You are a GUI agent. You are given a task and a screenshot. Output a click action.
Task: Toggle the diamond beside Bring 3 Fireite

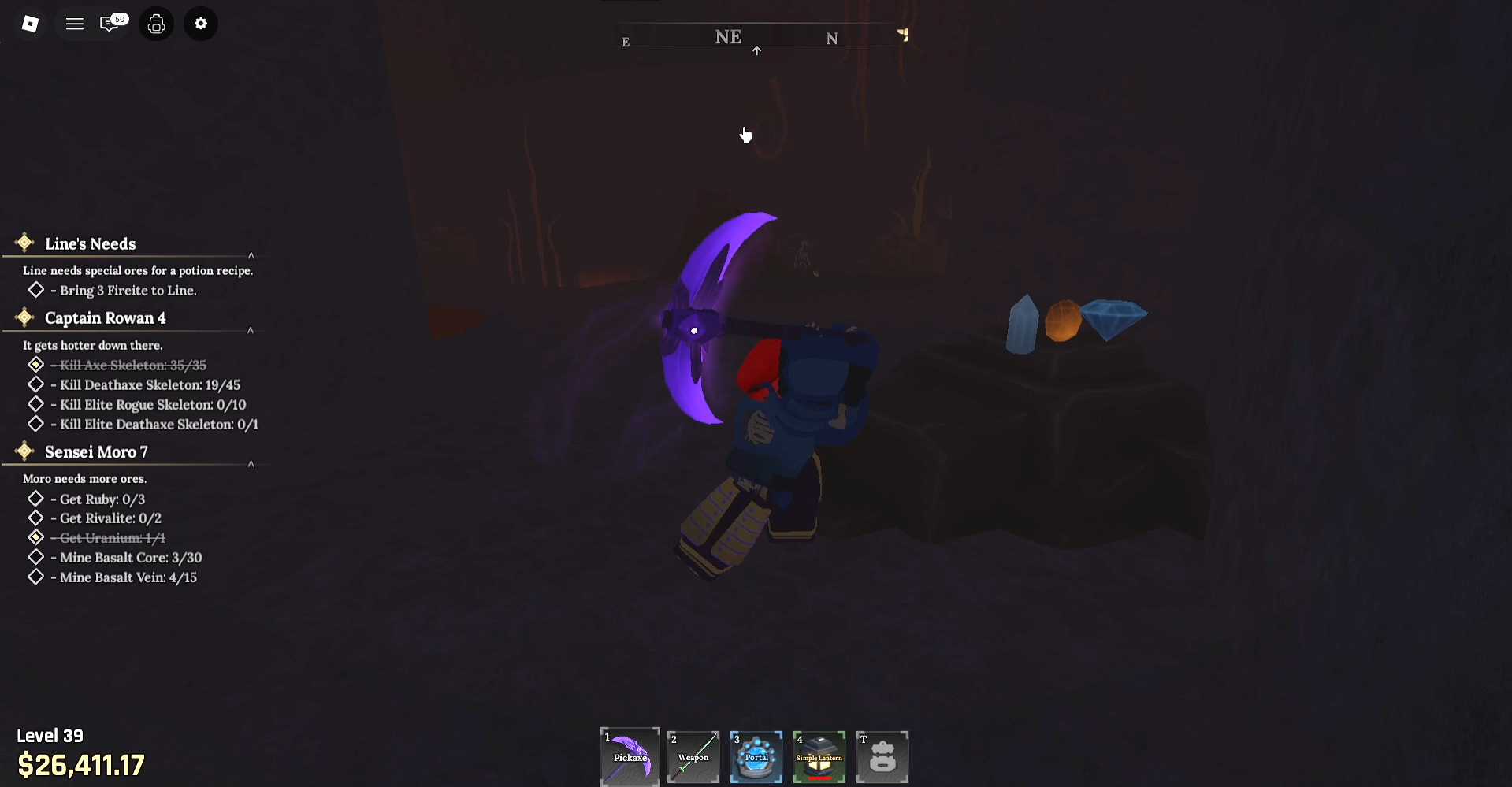[x=35, y=290]
